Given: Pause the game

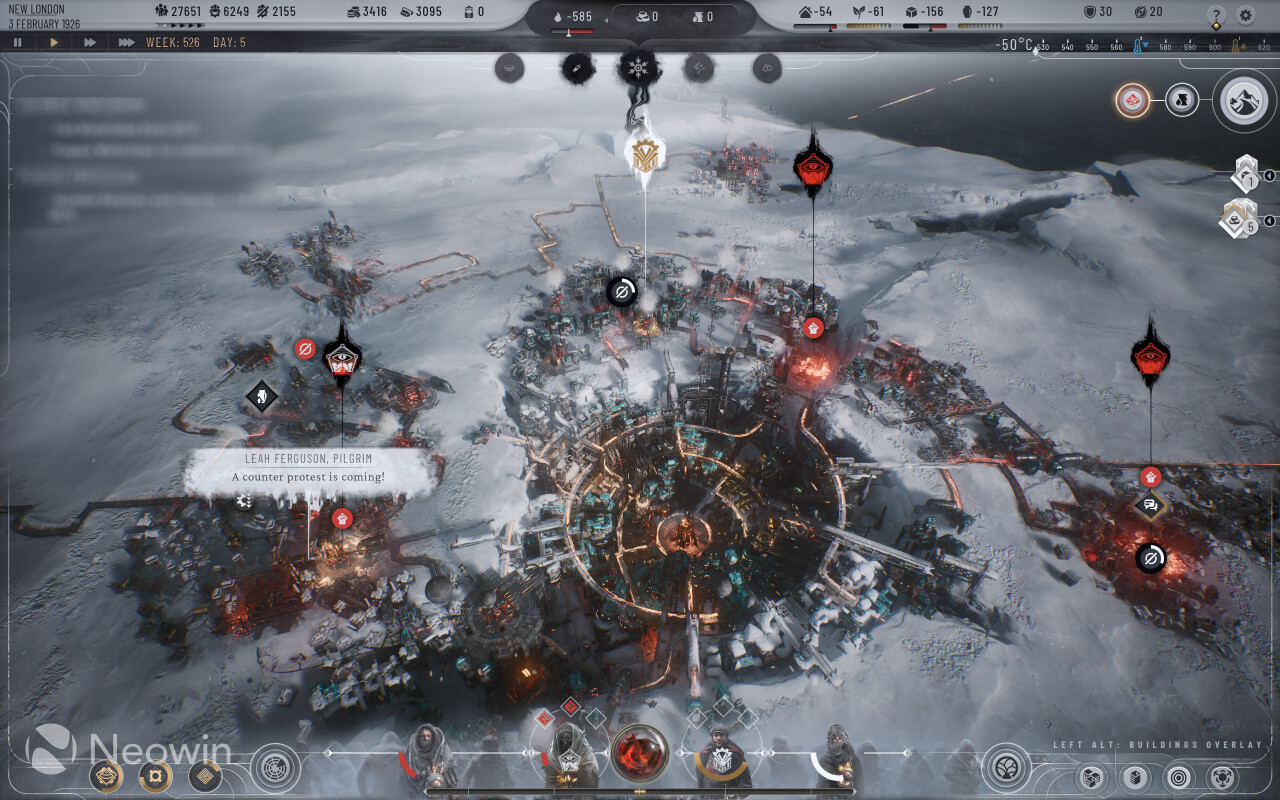Looking at the screenshot, I should 17,42.
